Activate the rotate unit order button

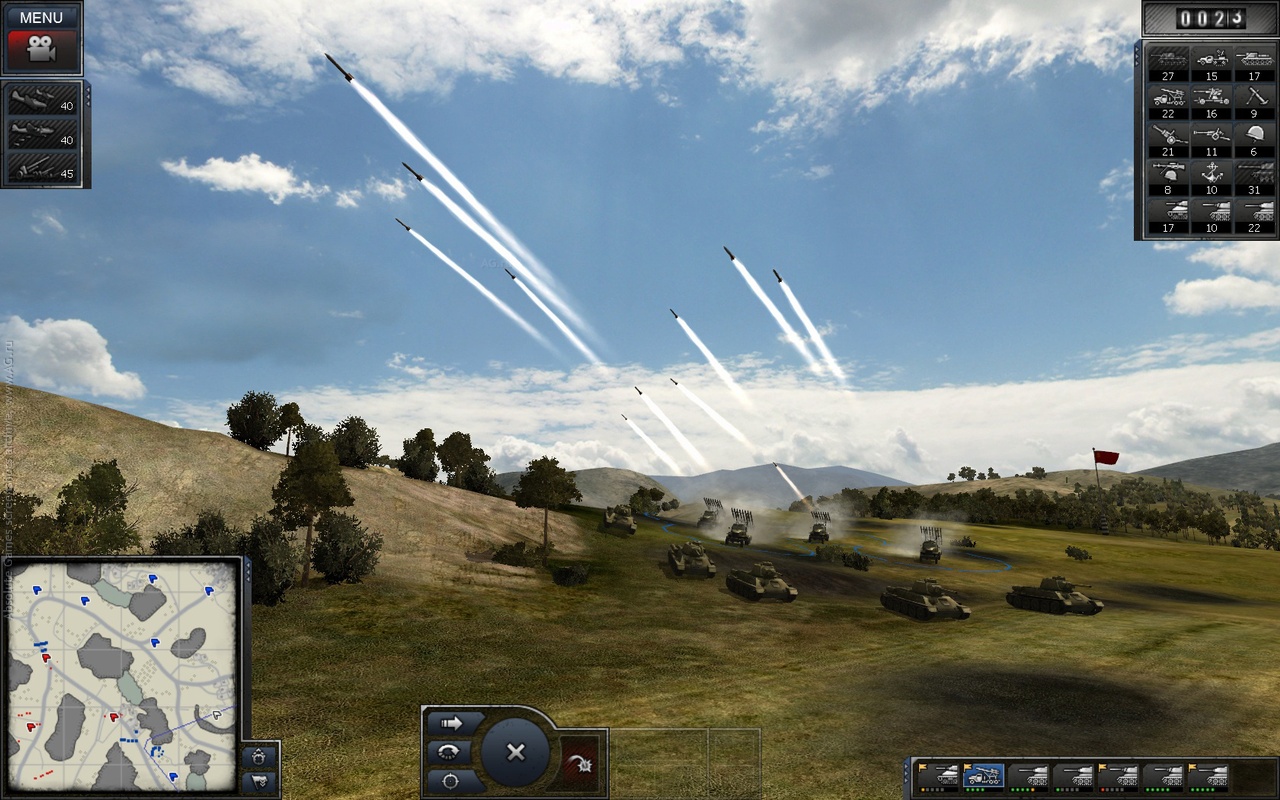click(x=450, y=752)
